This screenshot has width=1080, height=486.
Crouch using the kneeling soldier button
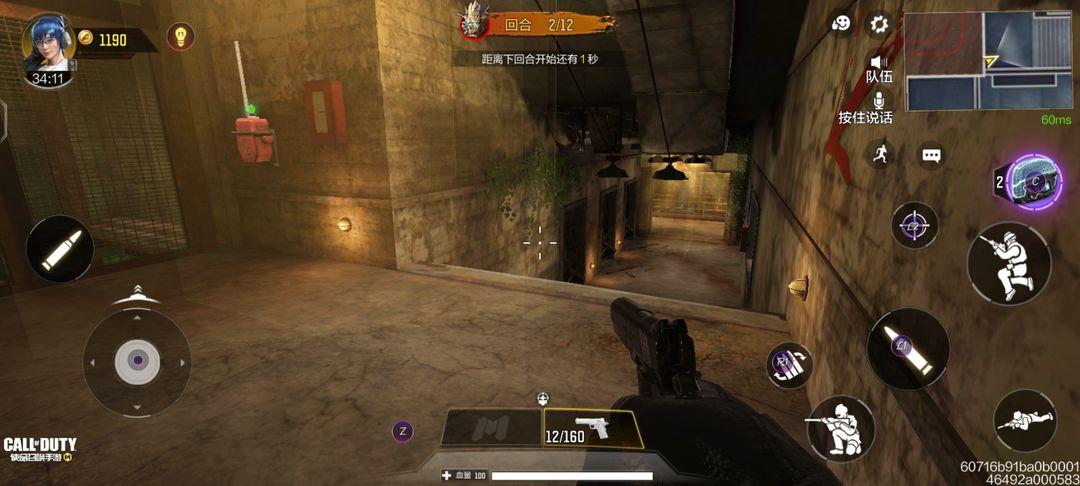[840, 428]
